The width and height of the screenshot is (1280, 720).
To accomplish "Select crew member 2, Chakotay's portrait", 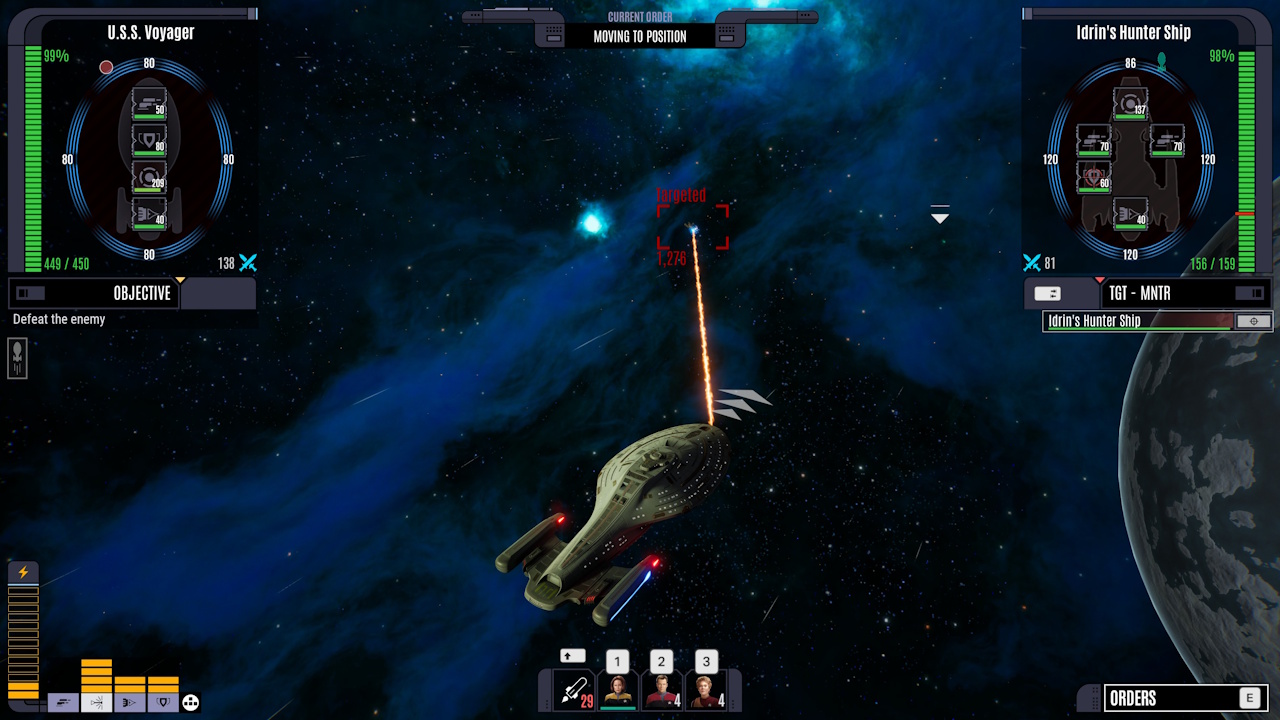I will click(661, 692).
